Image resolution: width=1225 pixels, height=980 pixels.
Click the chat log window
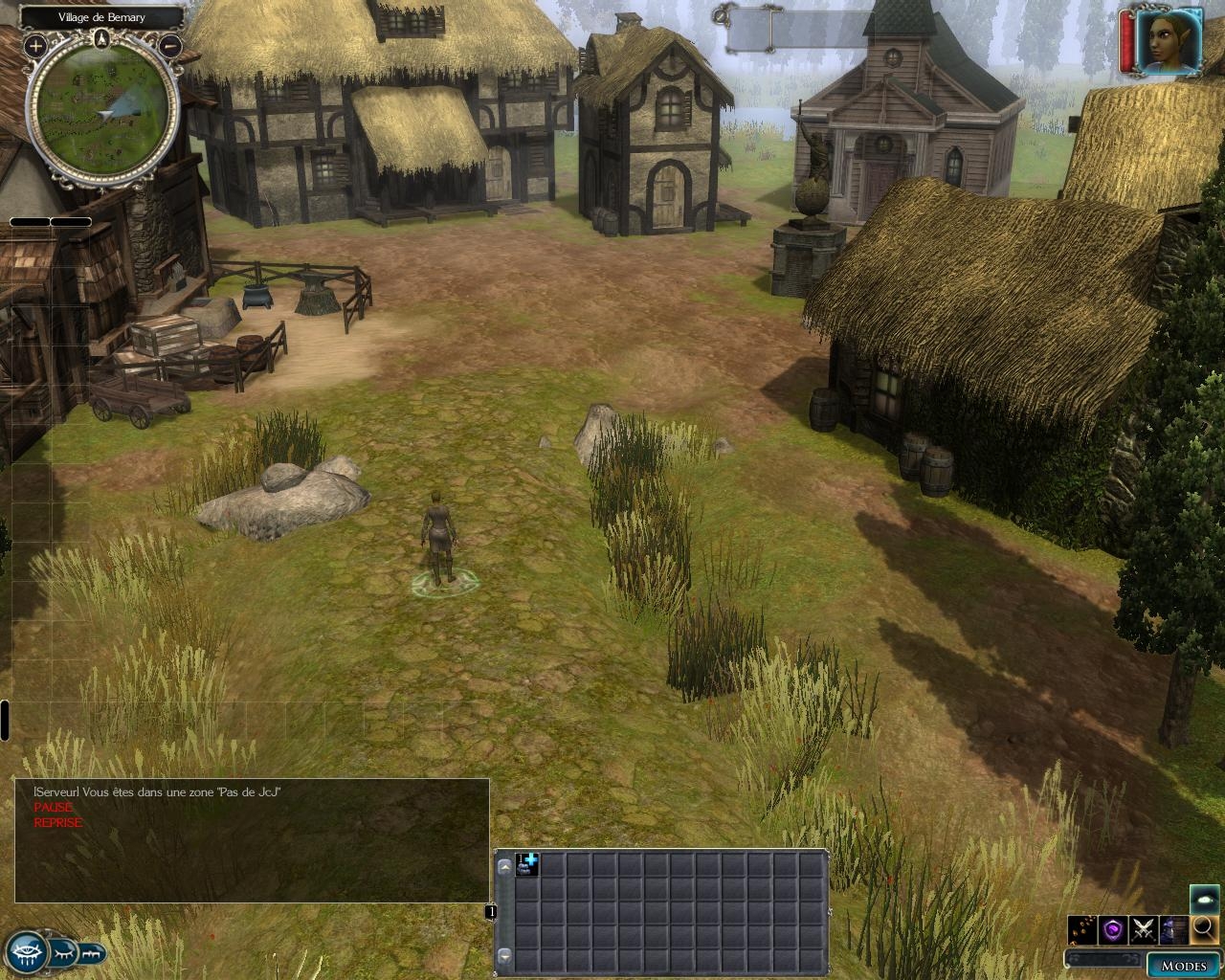coord(252,840)
